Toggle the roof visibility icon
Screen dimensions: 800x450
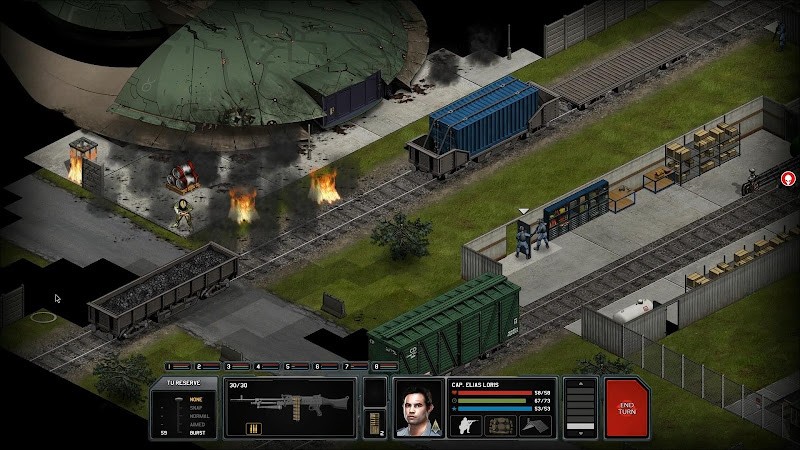(535, 424)
